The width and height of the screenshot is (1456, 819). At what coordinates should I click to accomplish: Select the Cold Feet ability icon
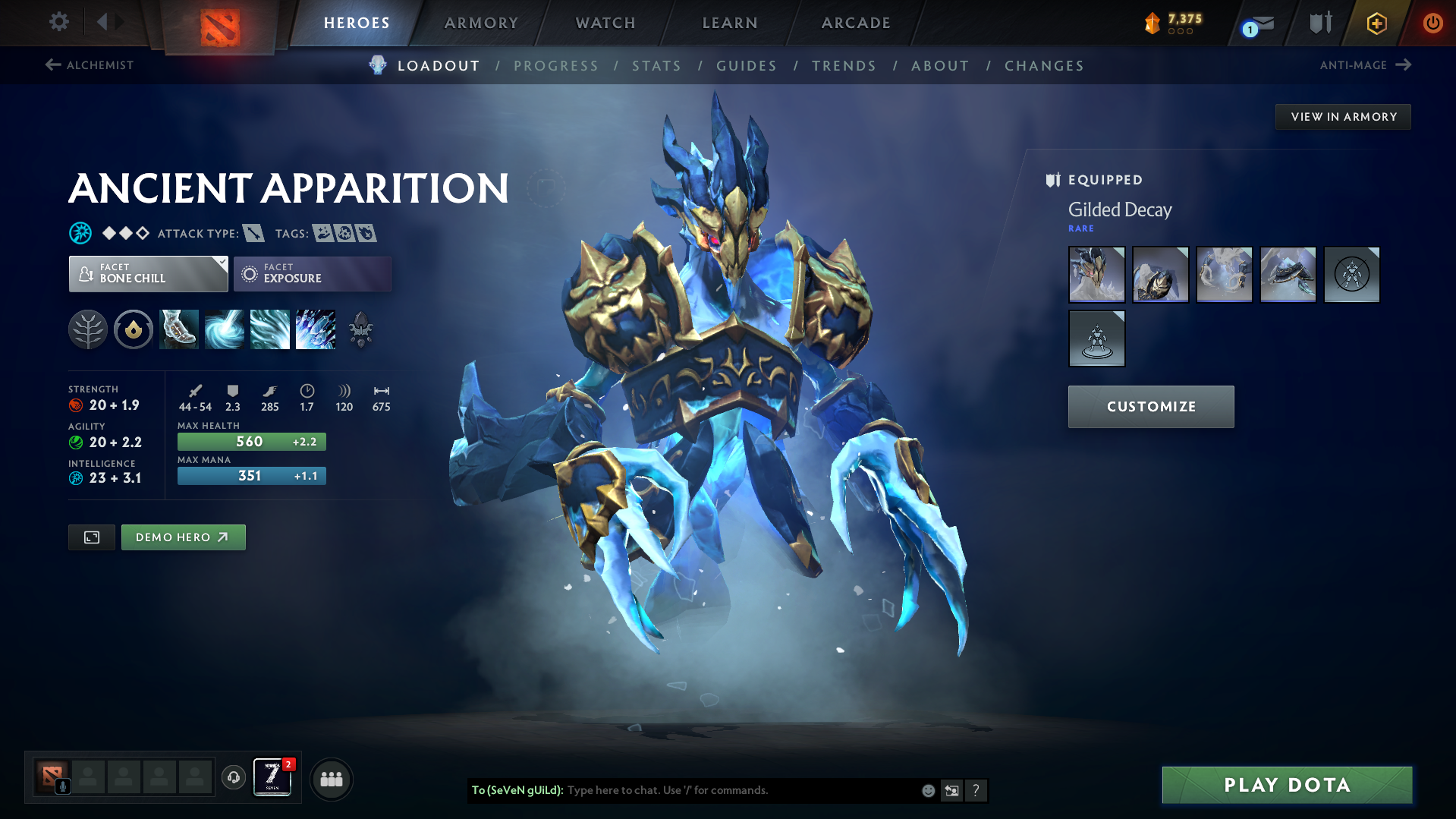179,329
